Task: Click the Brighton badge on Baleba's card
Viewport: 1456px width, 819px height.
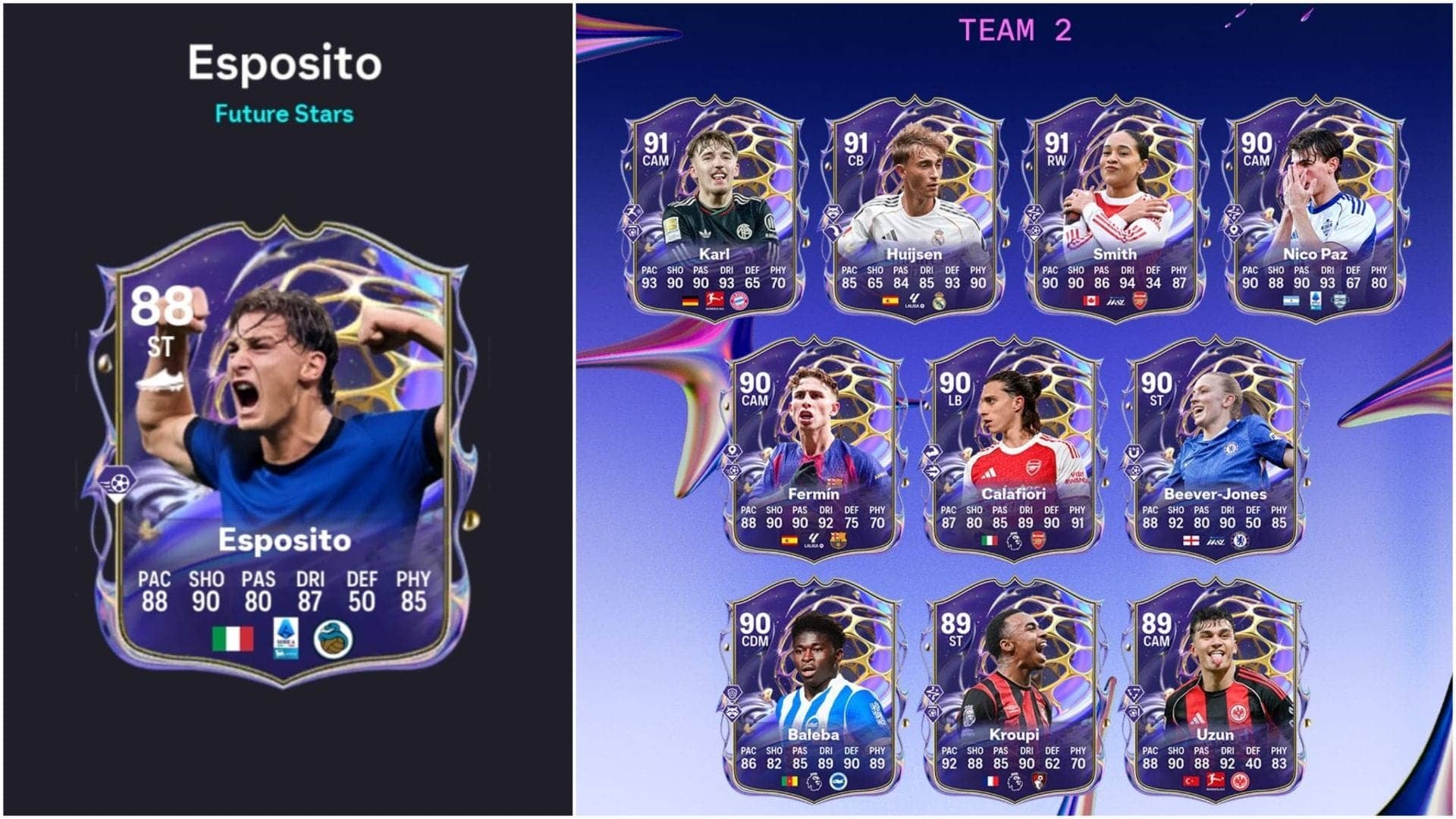Action: (839, 782)
